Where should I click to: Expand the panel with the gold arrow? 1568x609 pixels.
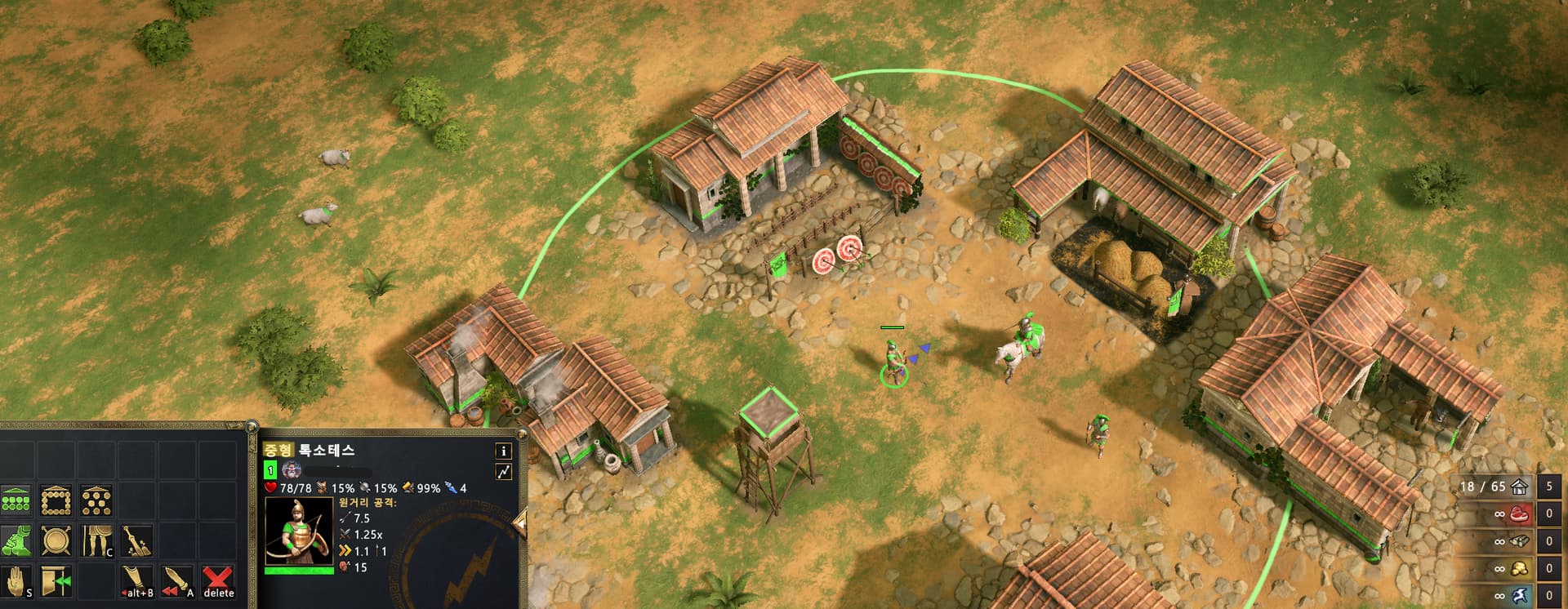pos(519,520)
